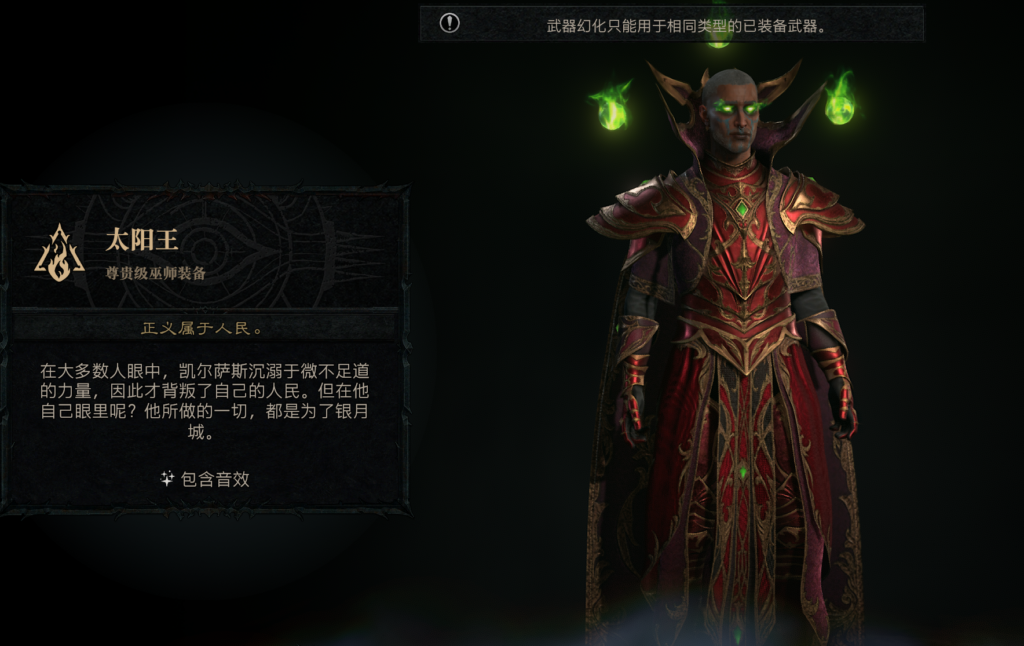Click the sorcerer class emblem icon
This screenshot has width=1024, height=646.
(59, 253)
